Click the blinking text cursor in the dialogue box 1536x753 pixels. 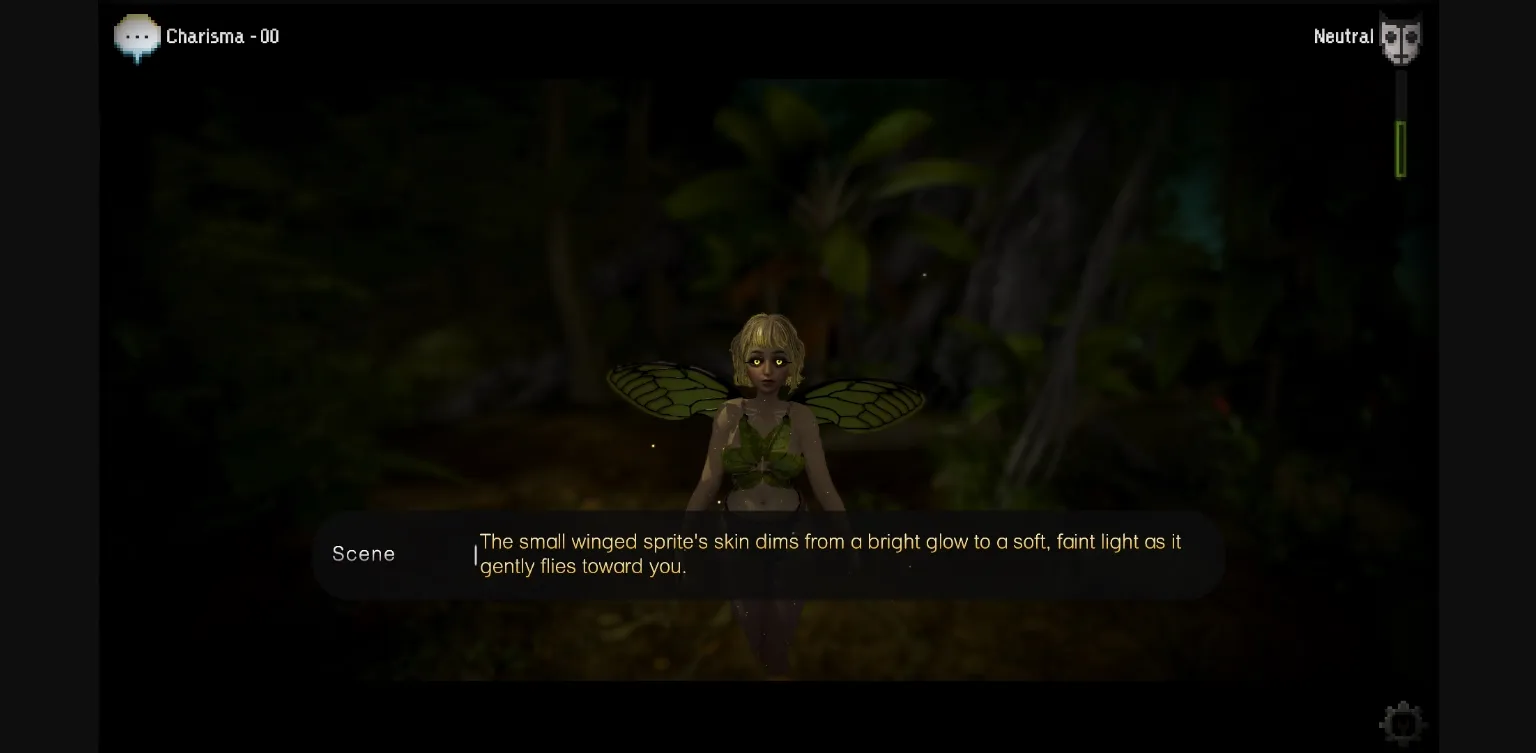475,554
